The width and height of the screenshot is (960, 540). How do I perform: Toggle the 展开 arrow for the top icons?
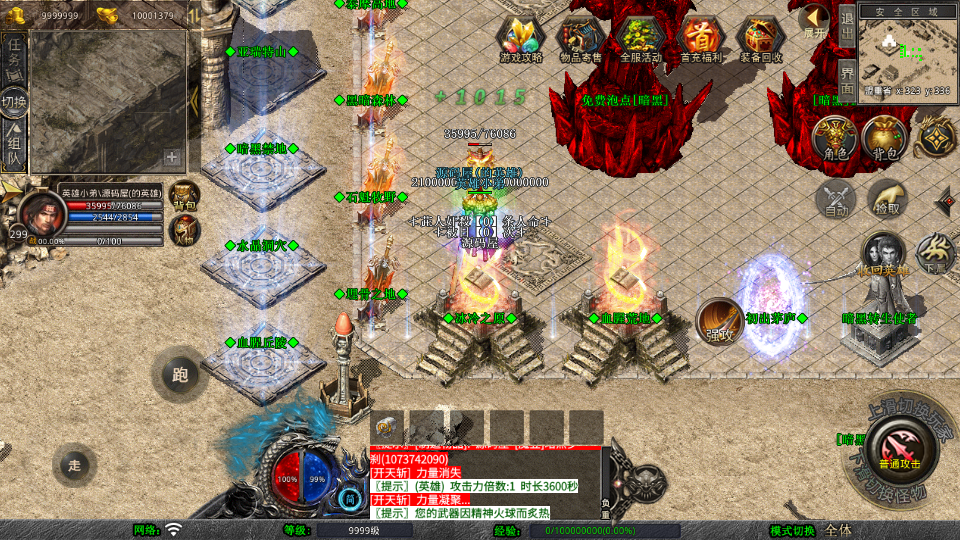815,21
